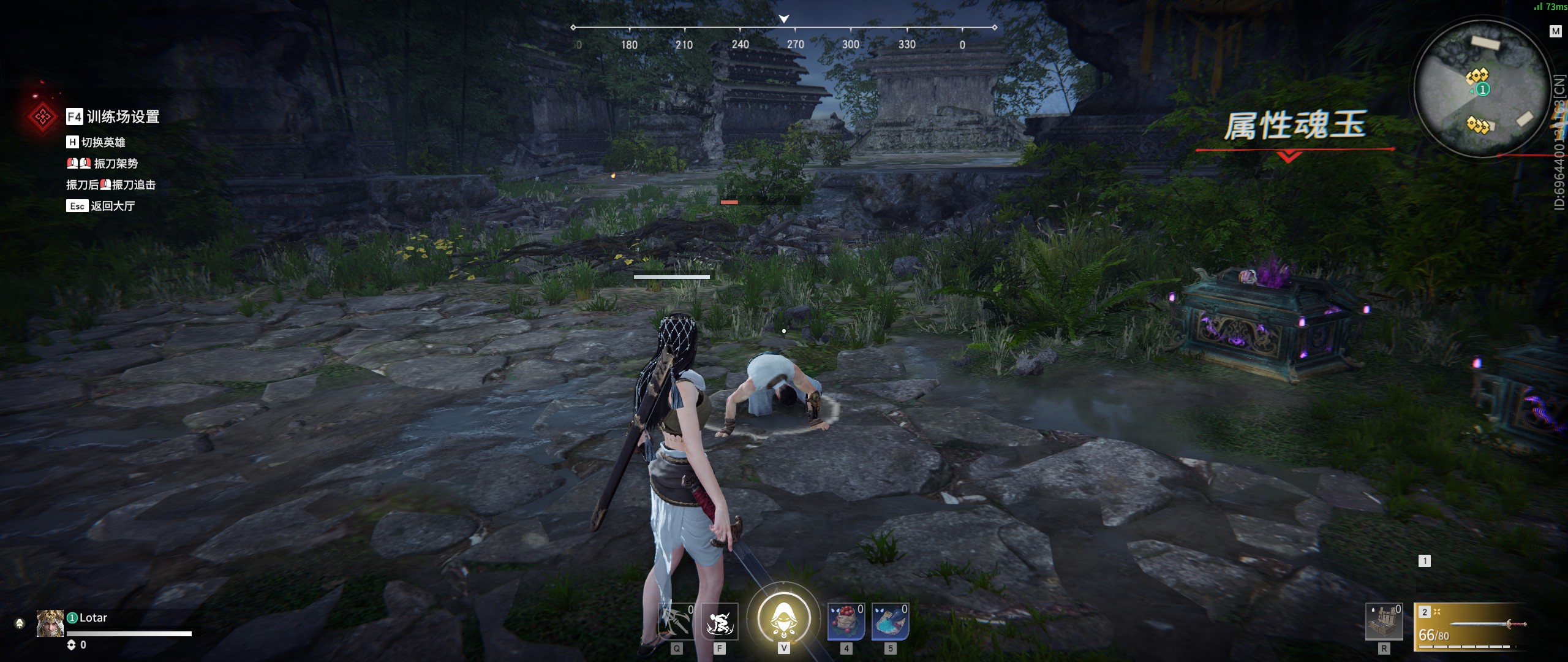Click the red arrow under 属性魂玉
The width and height of the screenshot is (1568, 662).
[1289, 156]
